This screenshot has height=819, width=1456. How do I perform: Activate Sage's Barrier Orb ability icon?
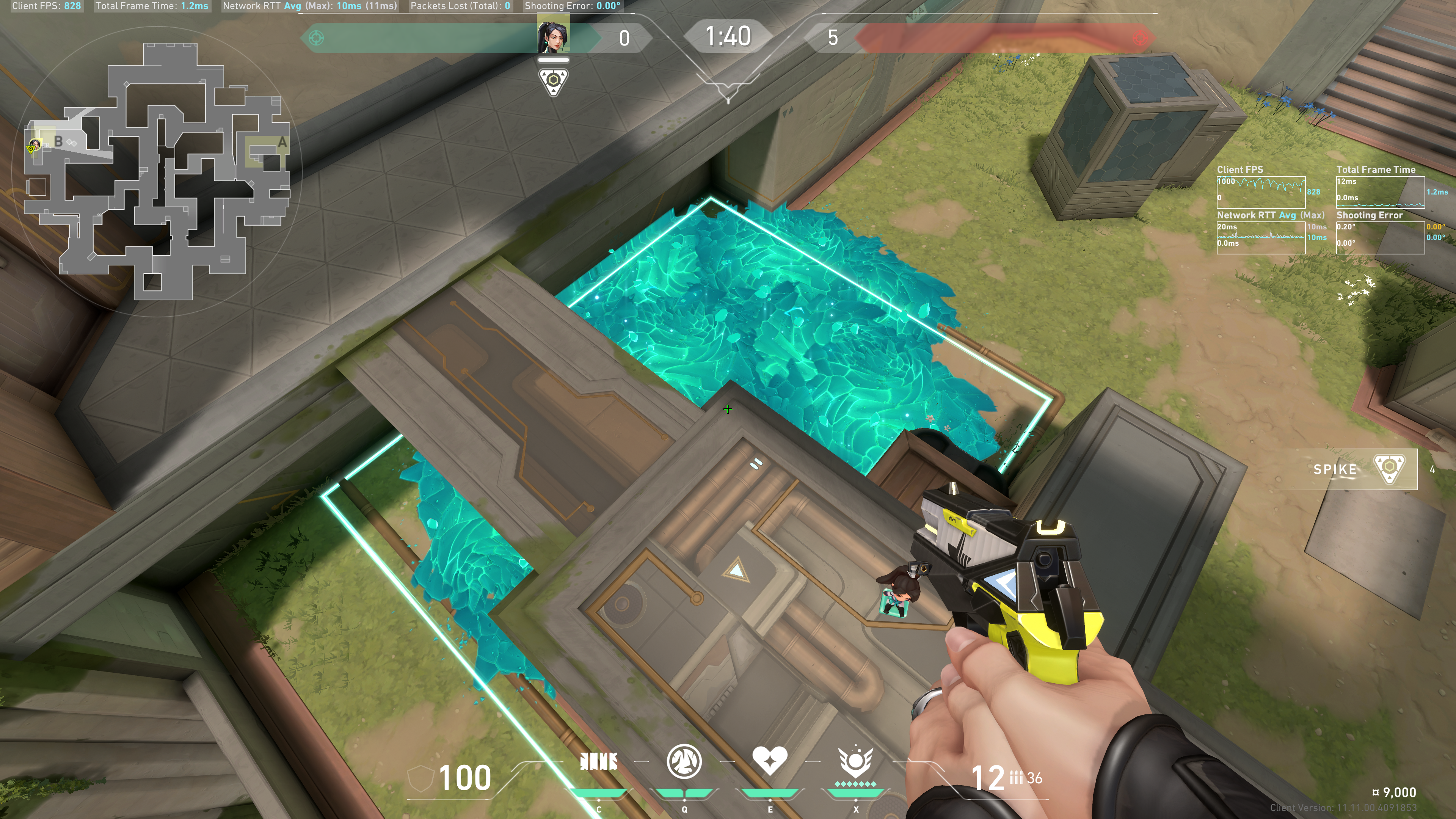point(598,762)
